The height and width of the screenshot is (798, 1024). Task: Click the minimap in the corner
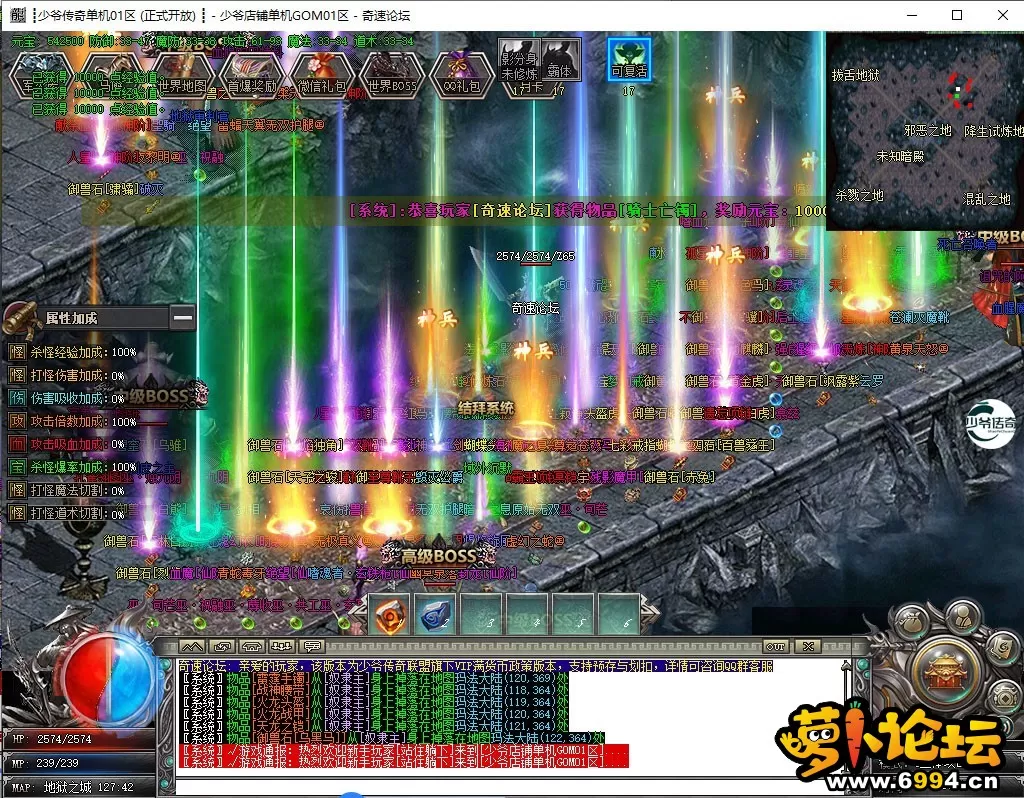pyautogui.click(x=925, y=130)
